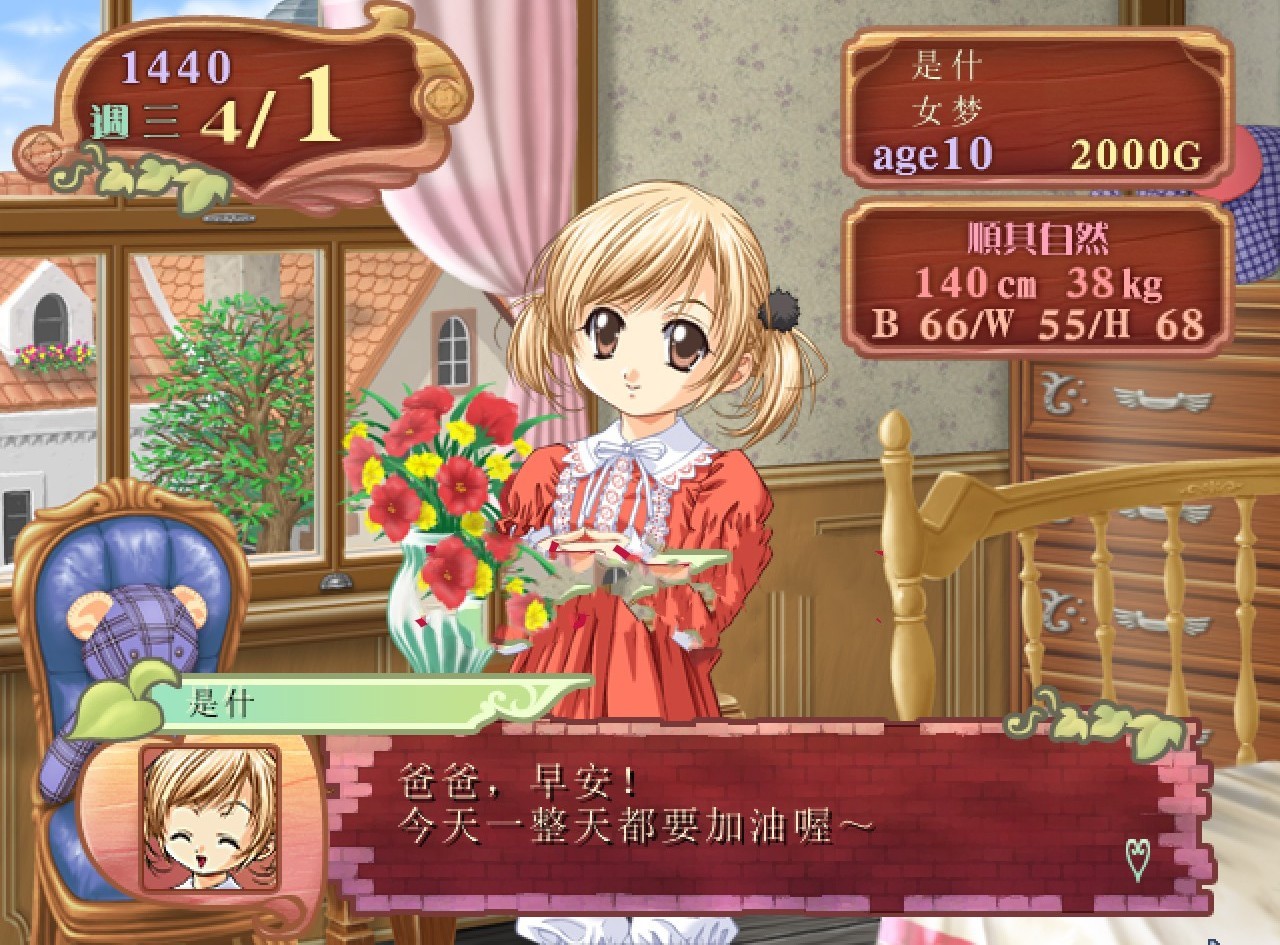Select the smiling daughter portrait thumbnail
The width and height of the screenshot is (1280, 945).
click(x=210, y=817)
